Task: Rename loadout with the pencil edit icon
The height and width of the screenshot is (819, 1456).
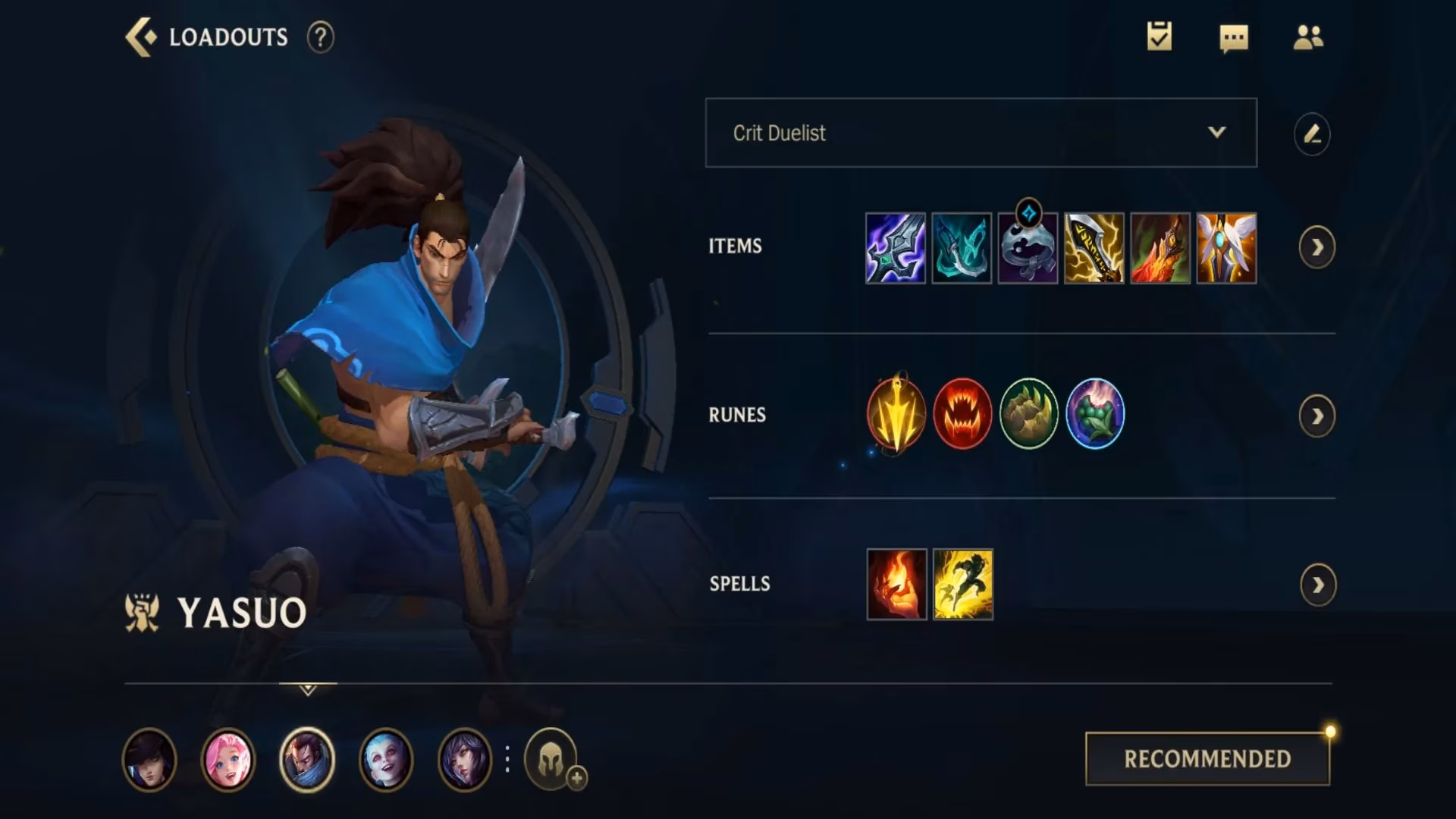Action: [1313, 133]
